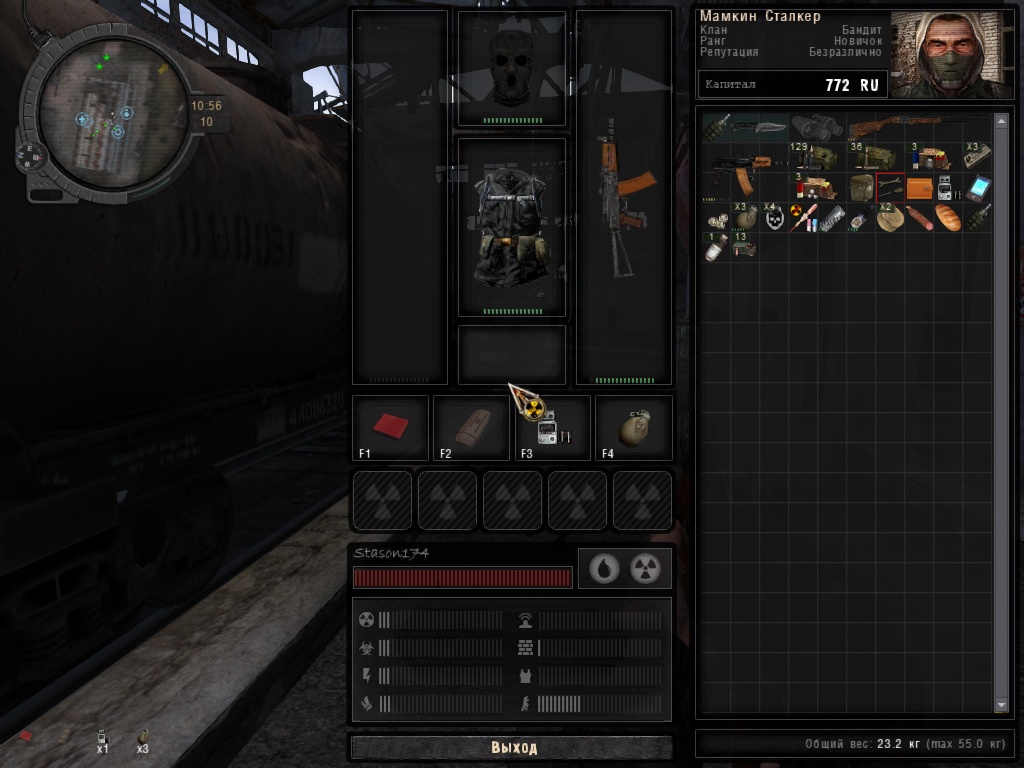Click the blood drop status icon
This screenshot has width=1024, height=768.
[603, 568]
